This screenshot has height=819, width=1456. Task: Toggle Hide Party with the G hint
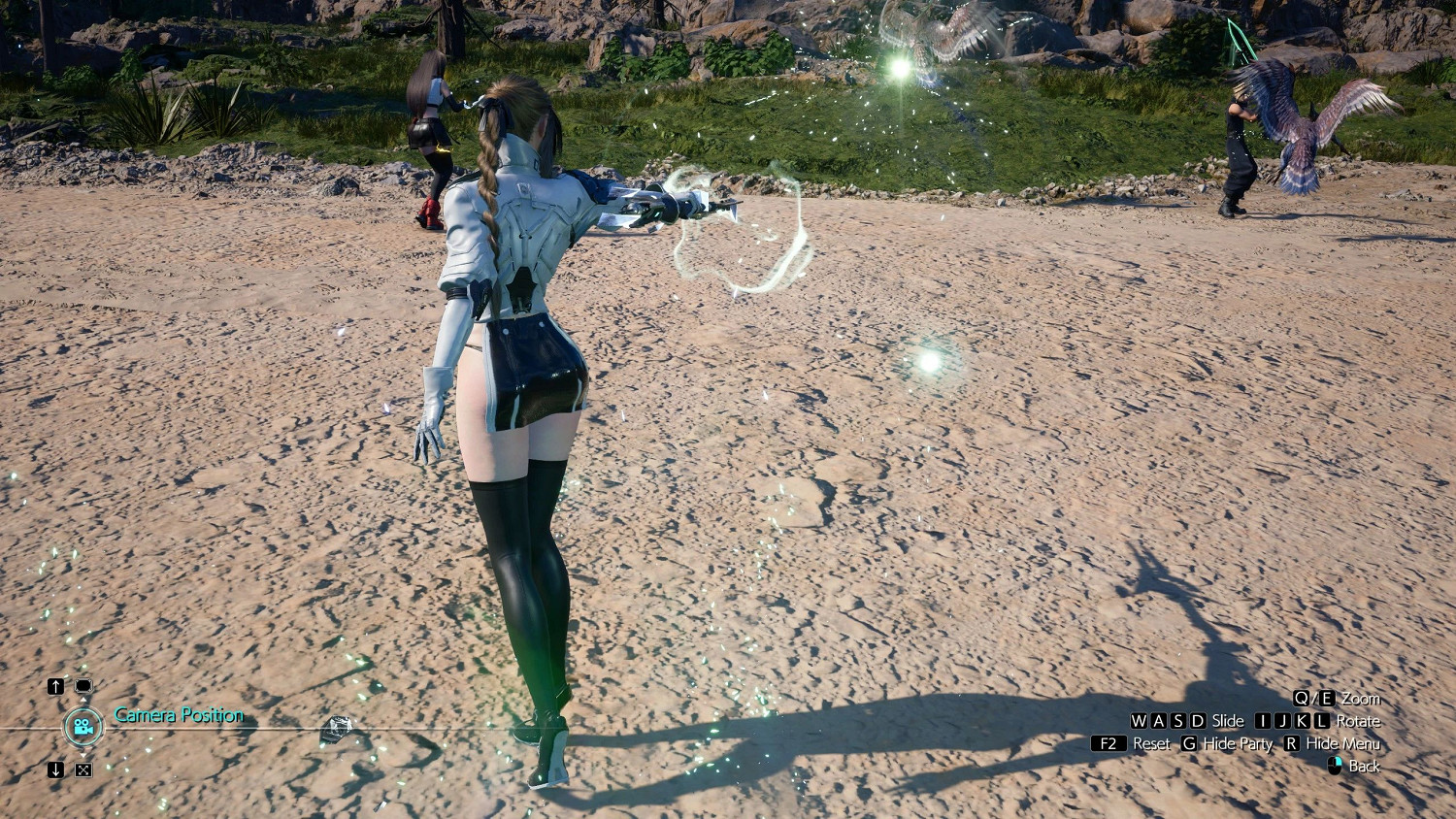click(x=1189, y=743)
